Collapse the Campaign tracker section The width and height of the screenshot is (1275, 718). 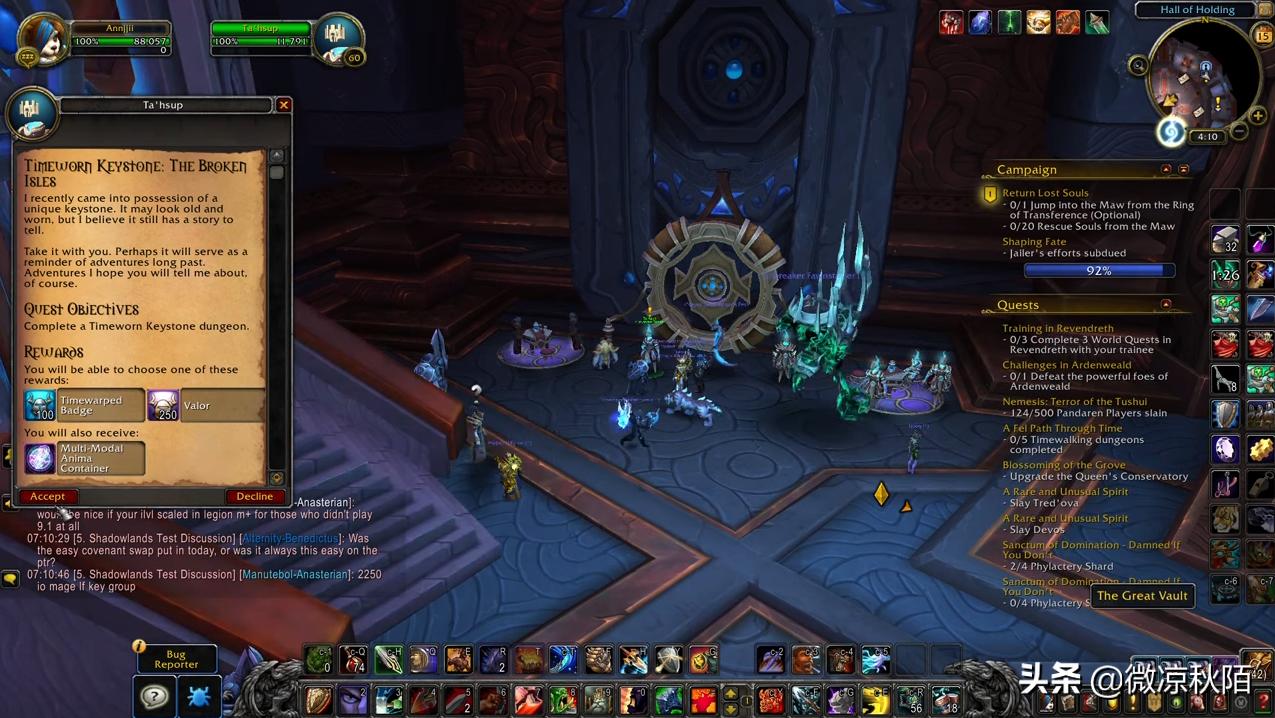tap(1166, 169)
